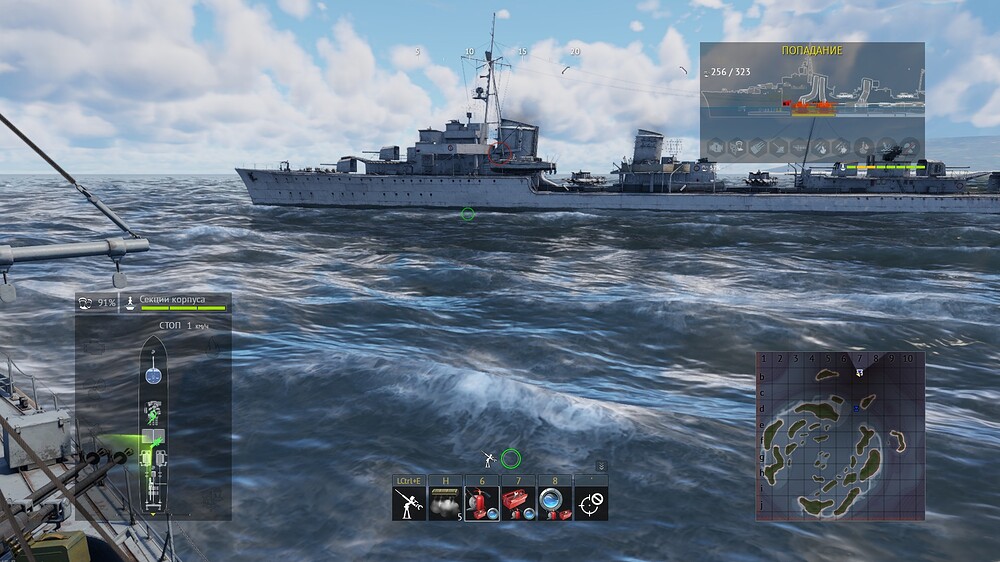The image size is (1000, 562).
Task: Start repairs with the red toolbox
Action: pyautogui.click(x=518, y=504)
